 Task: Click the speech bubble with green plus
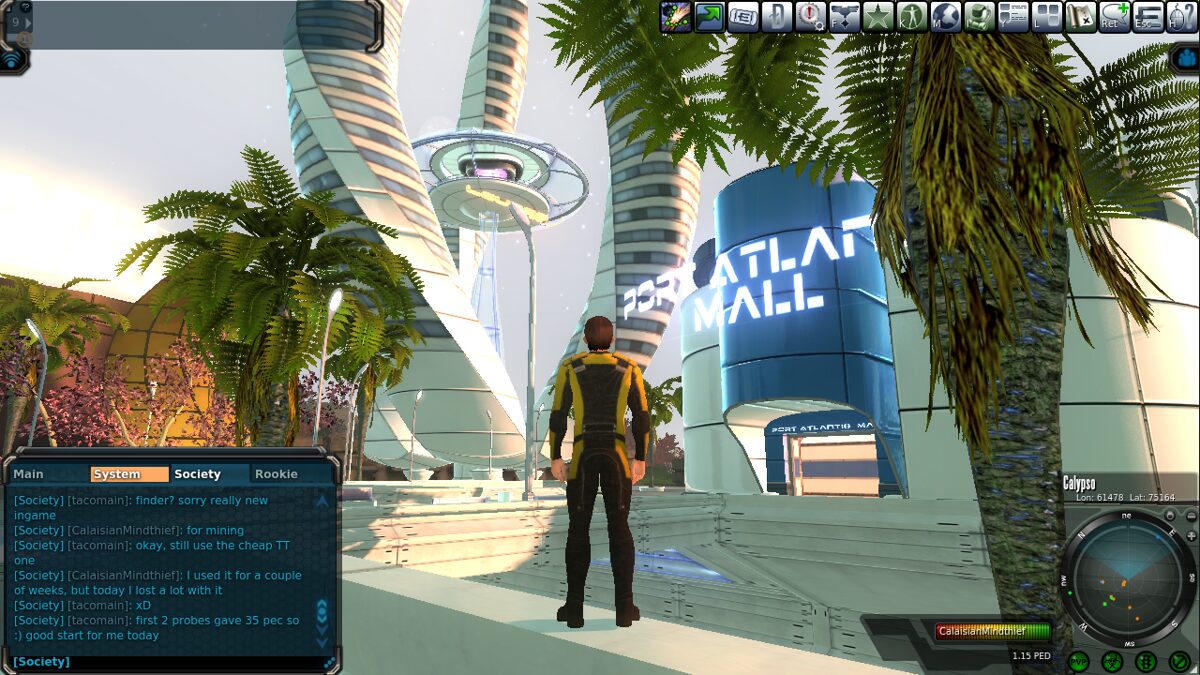pos(1115,17)
